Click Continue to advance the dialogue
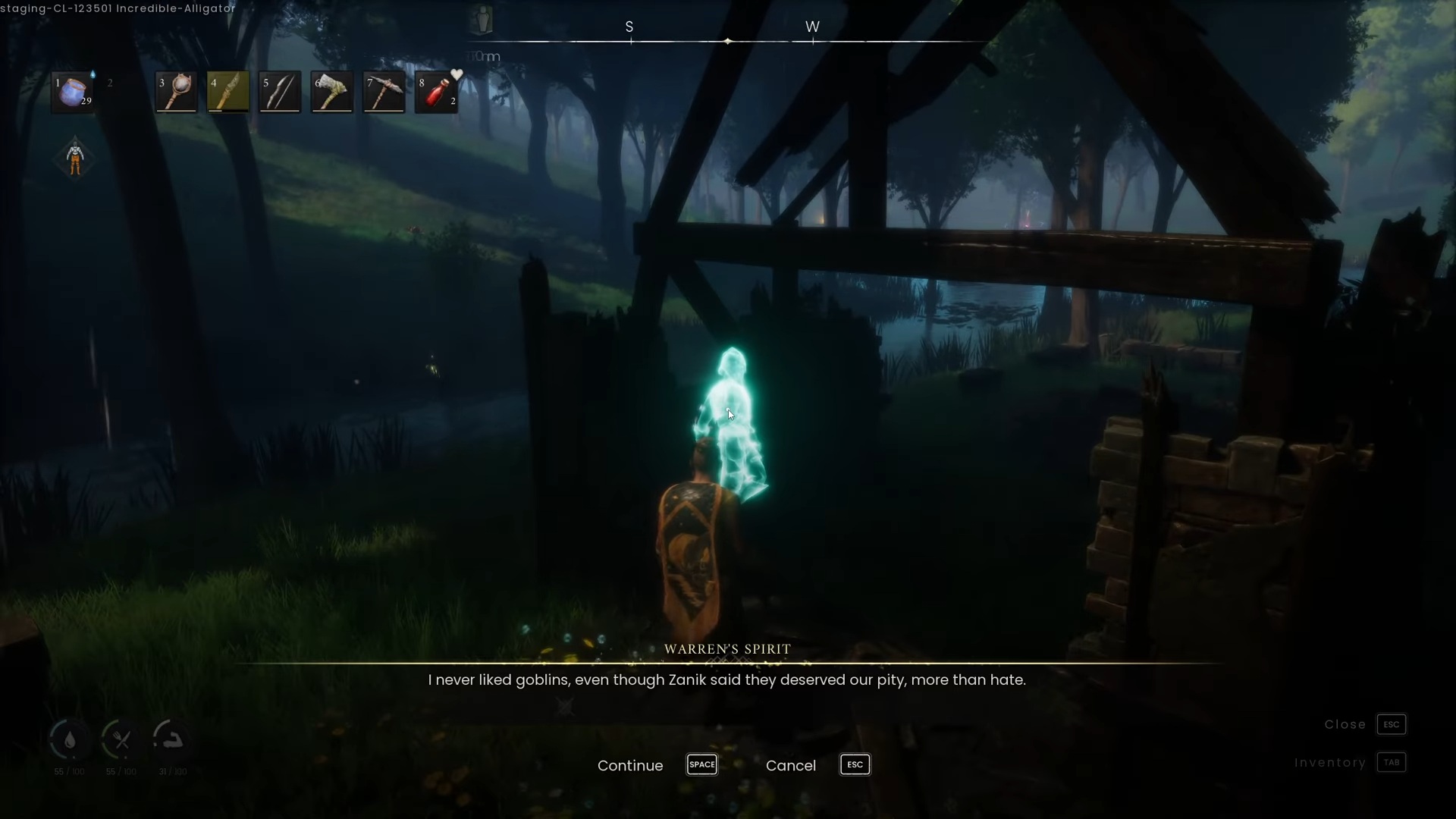 (629, 766)
